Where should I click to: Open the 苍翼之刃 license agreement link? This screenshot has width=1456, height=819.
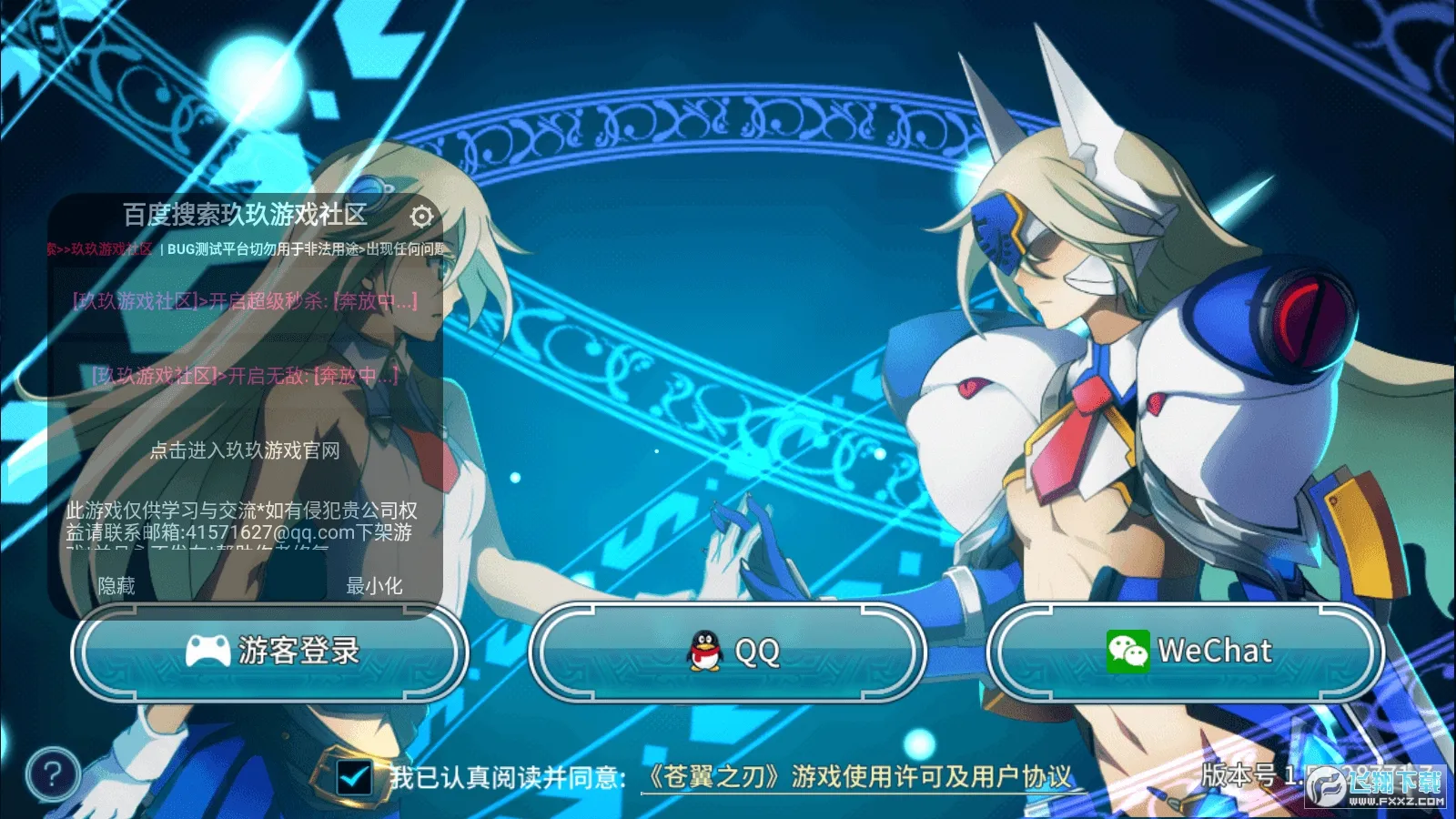coord(858,777)
